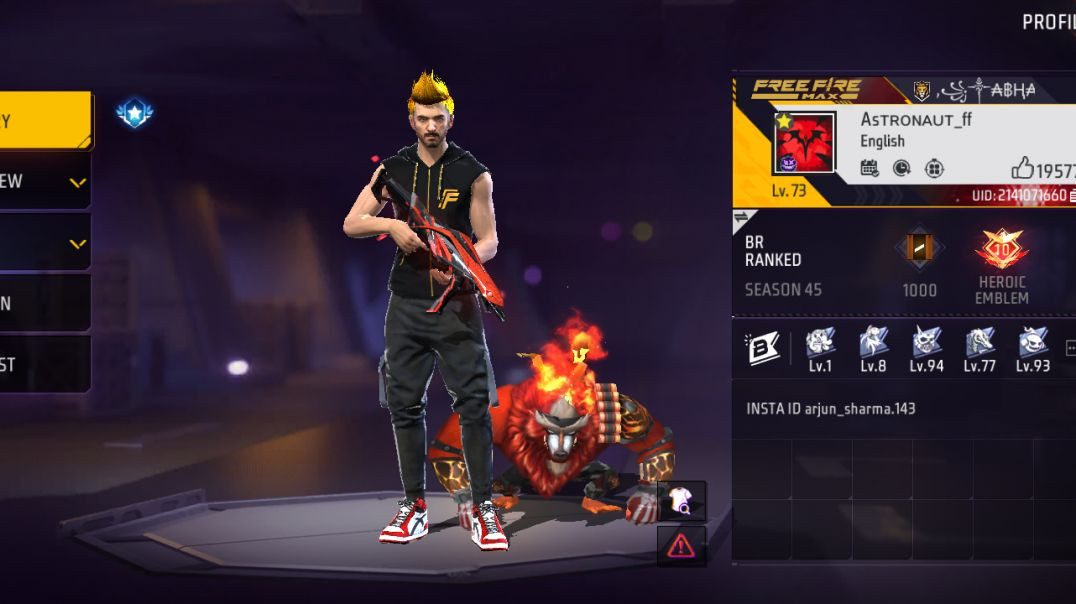The image size is (1076, 604).
Task: Report player via red warning triangle
Action: 681,545
